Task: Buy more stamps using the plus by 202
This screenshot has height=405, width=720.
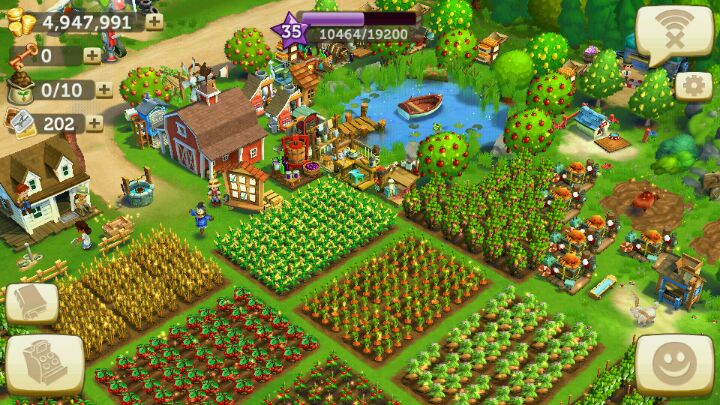Action: (x=94, y=123)
